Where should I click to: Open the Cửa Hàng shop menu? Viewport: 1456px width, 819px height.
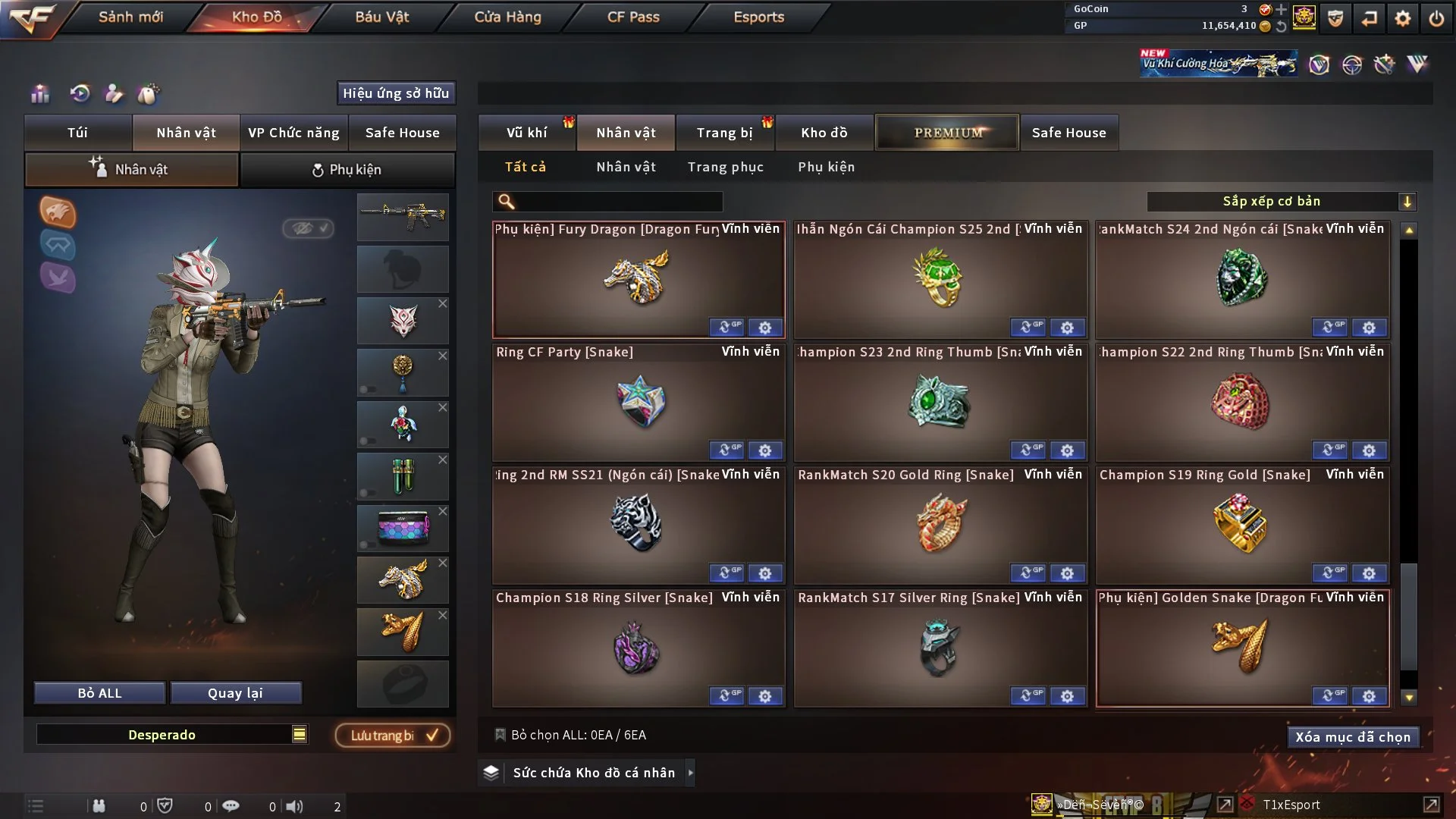tap(507, 17)
